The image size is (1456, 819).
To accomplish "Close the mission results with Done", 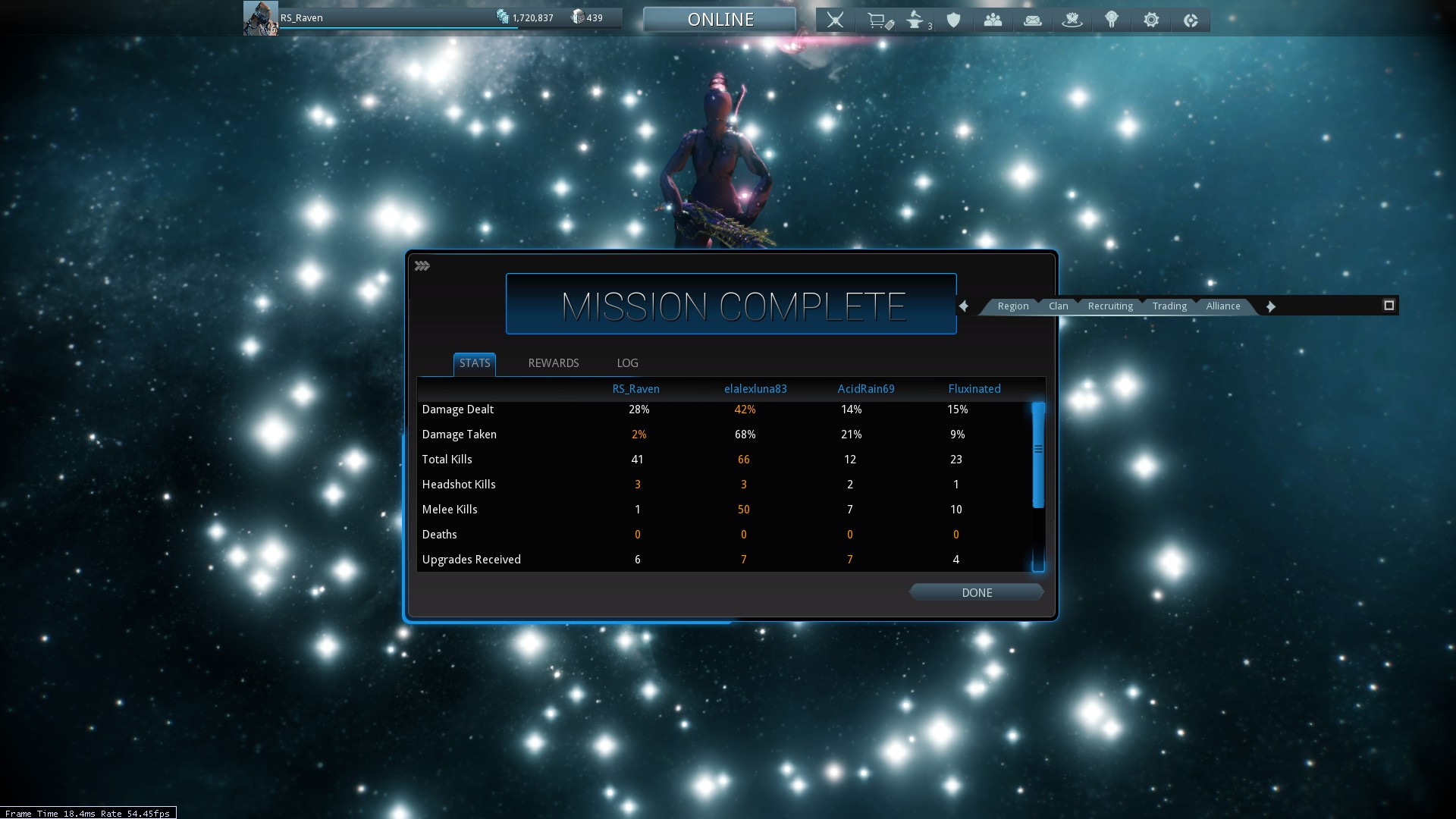I will (976, 593).
